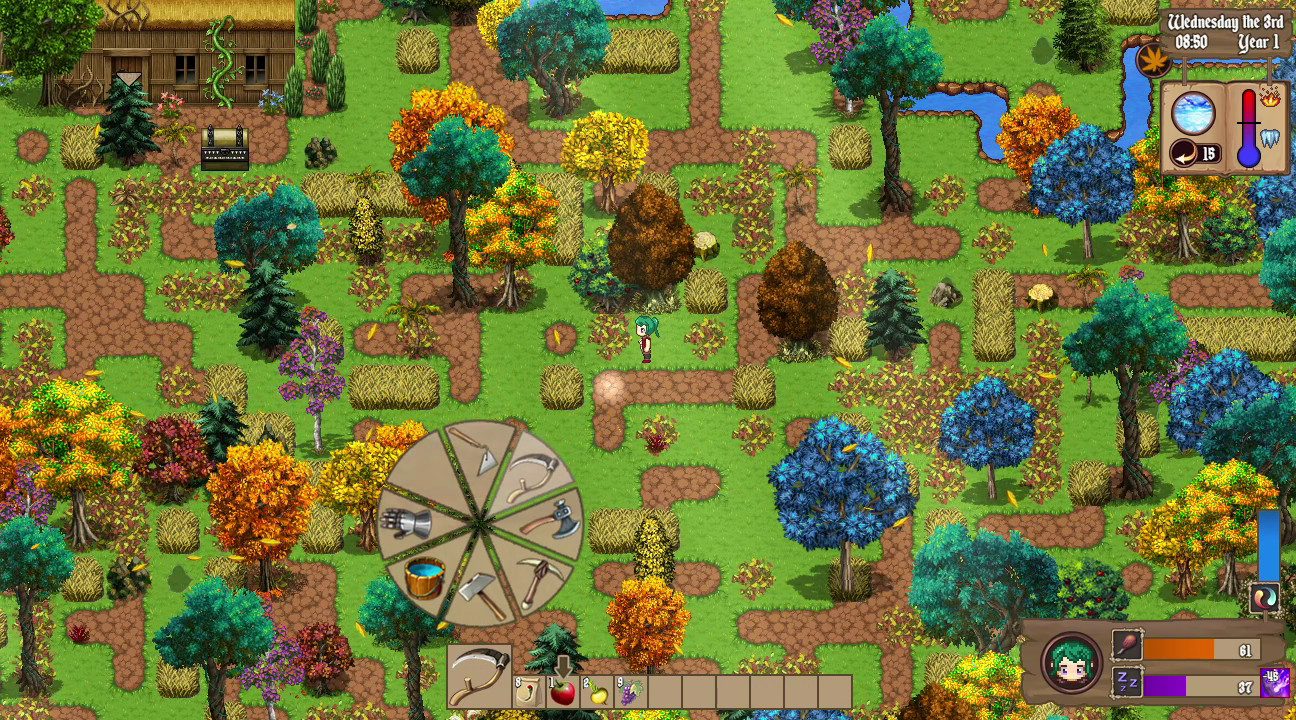
Task: Choose the watering bucket tool
Action: pos(424,580)
